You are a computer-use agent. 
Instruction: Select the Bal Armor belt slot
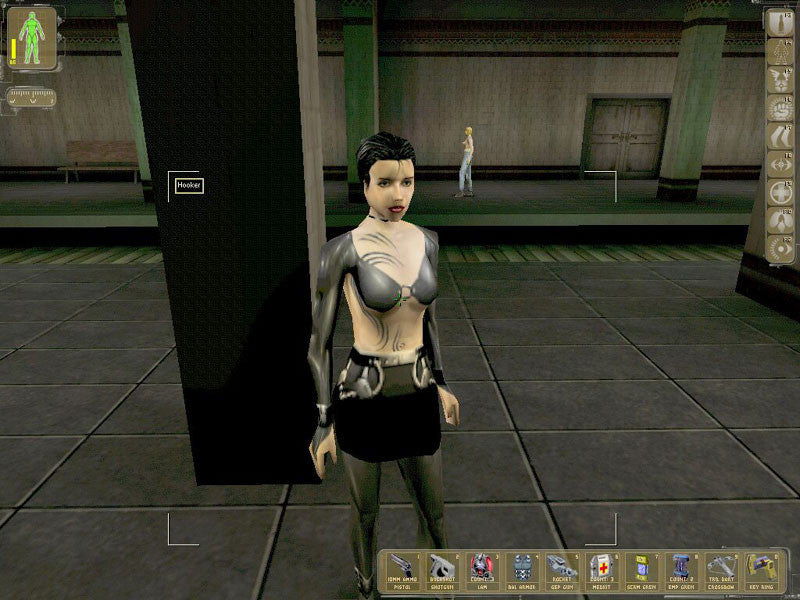click(523, 571)
